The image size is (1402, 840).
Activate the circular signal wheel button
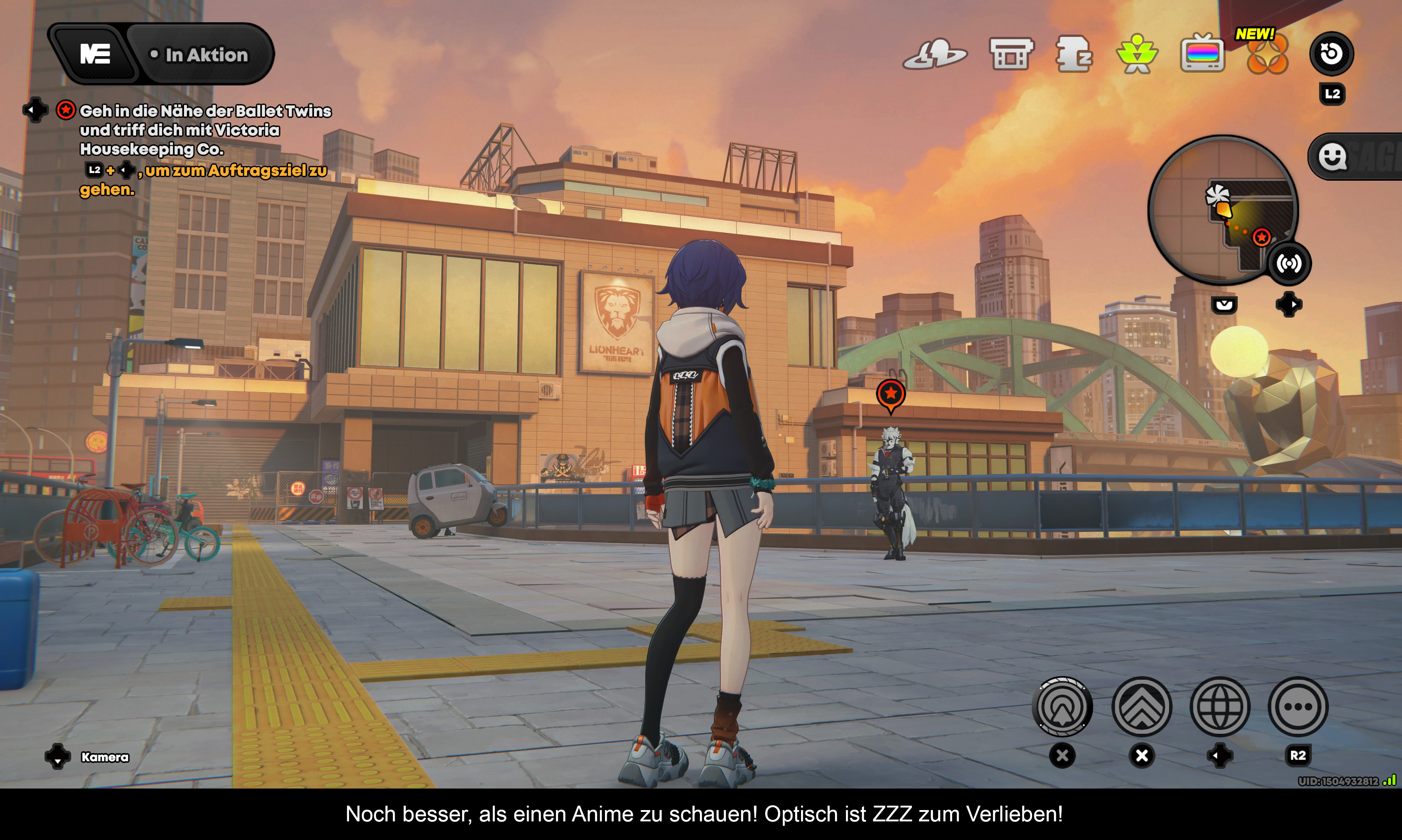pyautogui.click(x=1062, y=706)
